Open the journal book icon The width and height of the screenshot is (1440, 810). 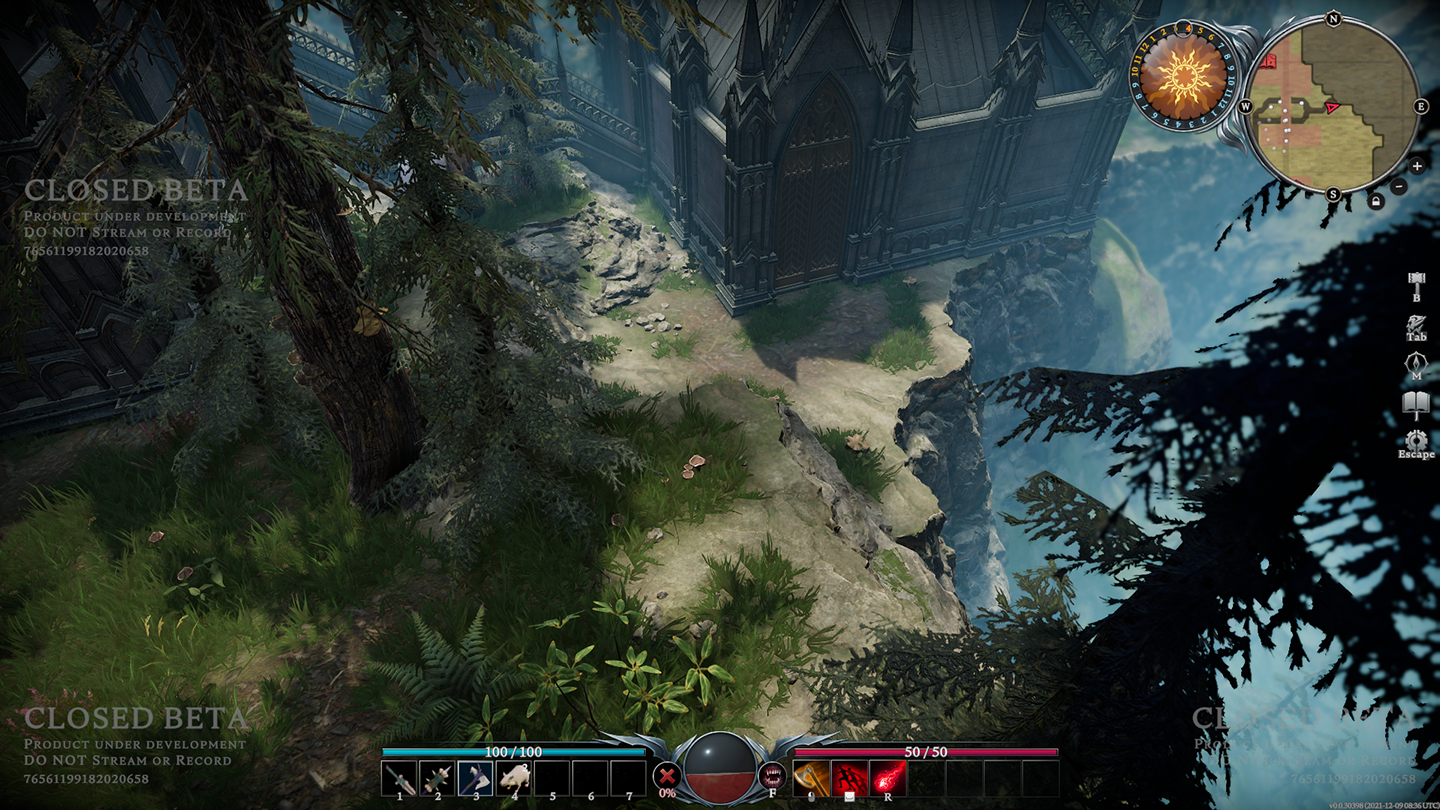[x=1416, y=405]
